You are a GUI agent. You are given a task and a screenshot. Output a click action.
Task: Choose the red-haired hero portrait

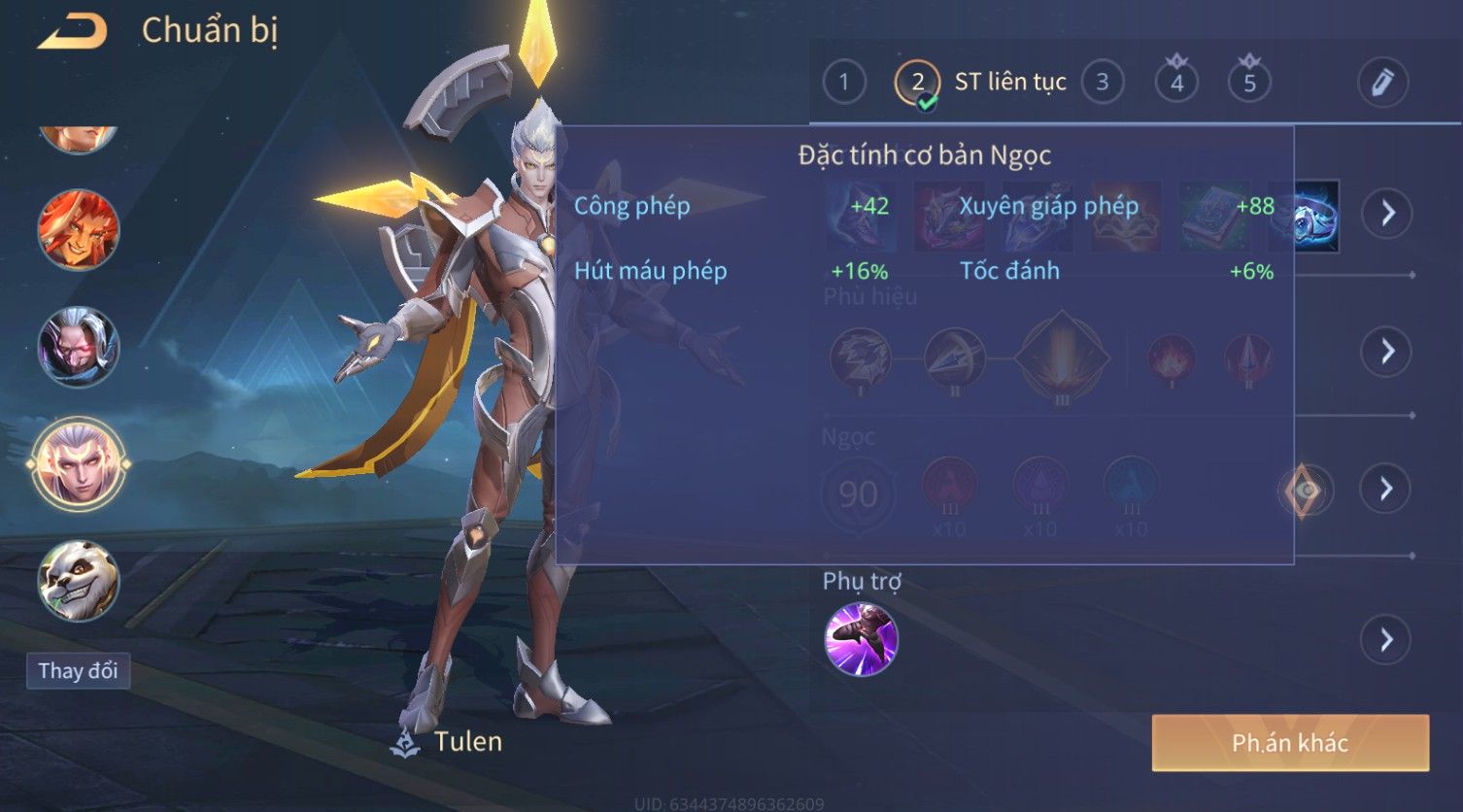[79, 231]
